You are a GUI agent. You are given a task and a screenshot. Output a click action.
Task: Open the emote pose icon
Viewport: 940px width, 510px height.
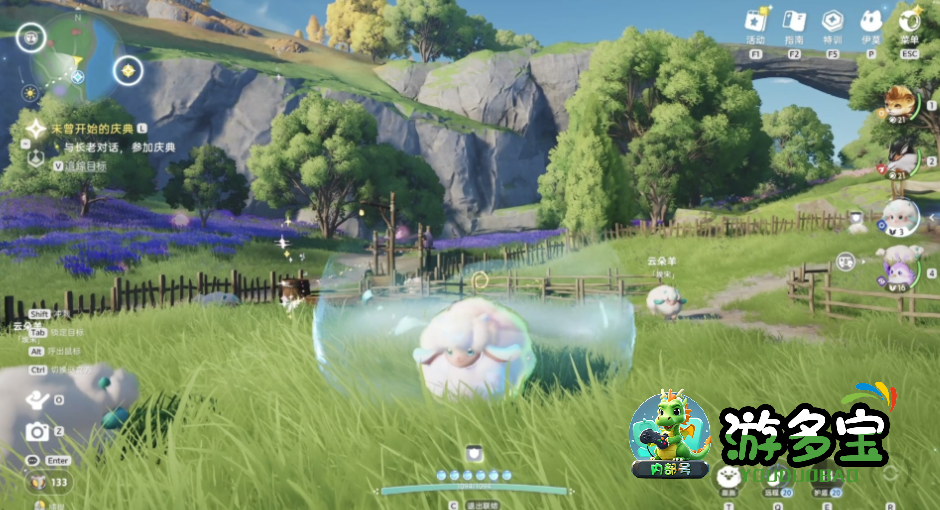coord(37,399)
